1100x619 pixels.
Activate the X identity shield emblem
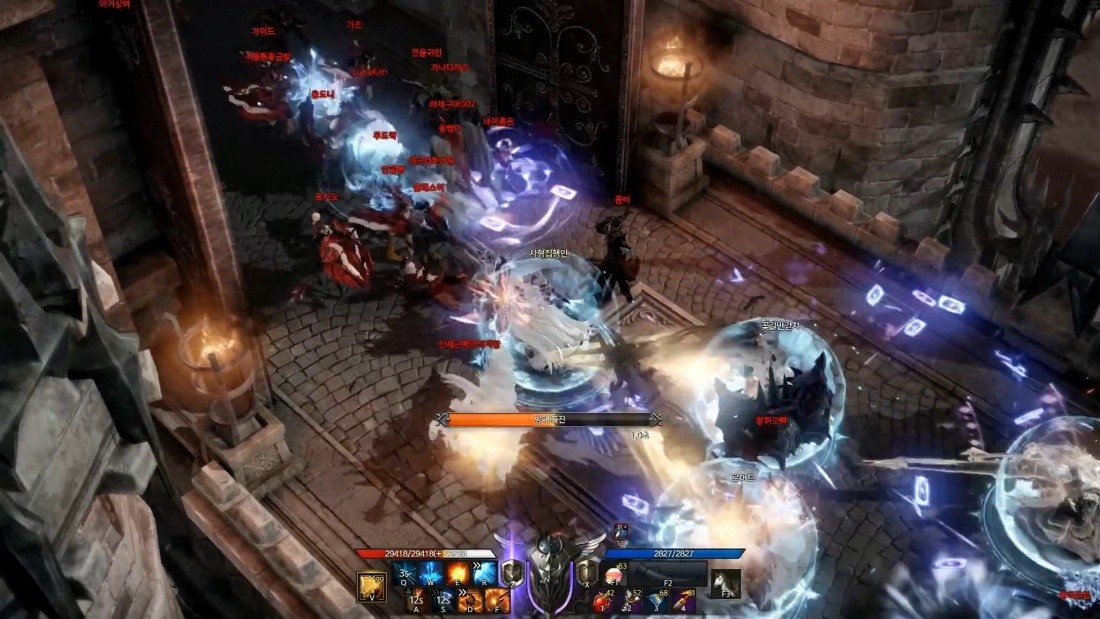click(x=588, y=572)
